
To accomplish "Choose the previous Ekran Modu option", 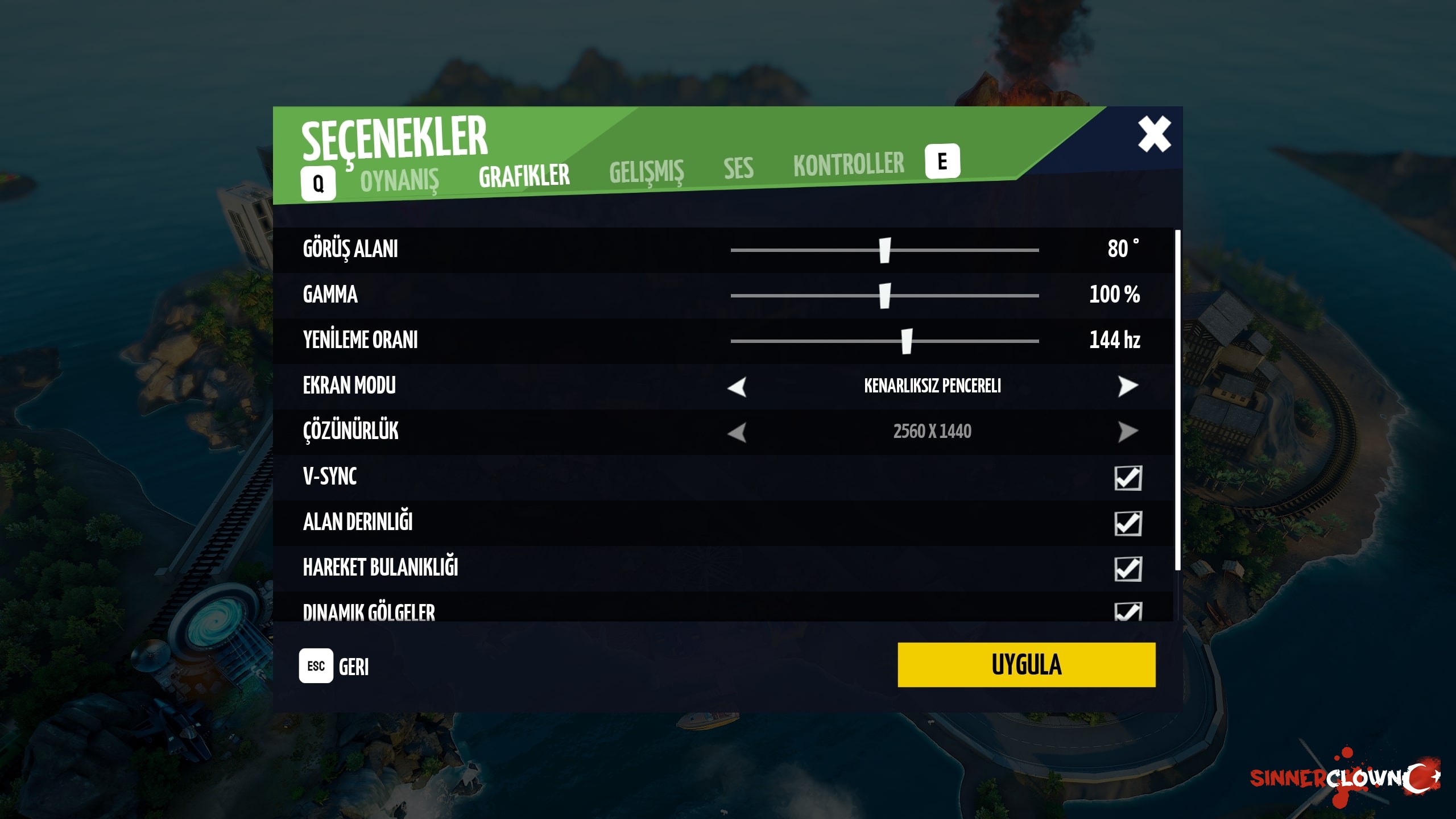I will (x=737, y=387).
